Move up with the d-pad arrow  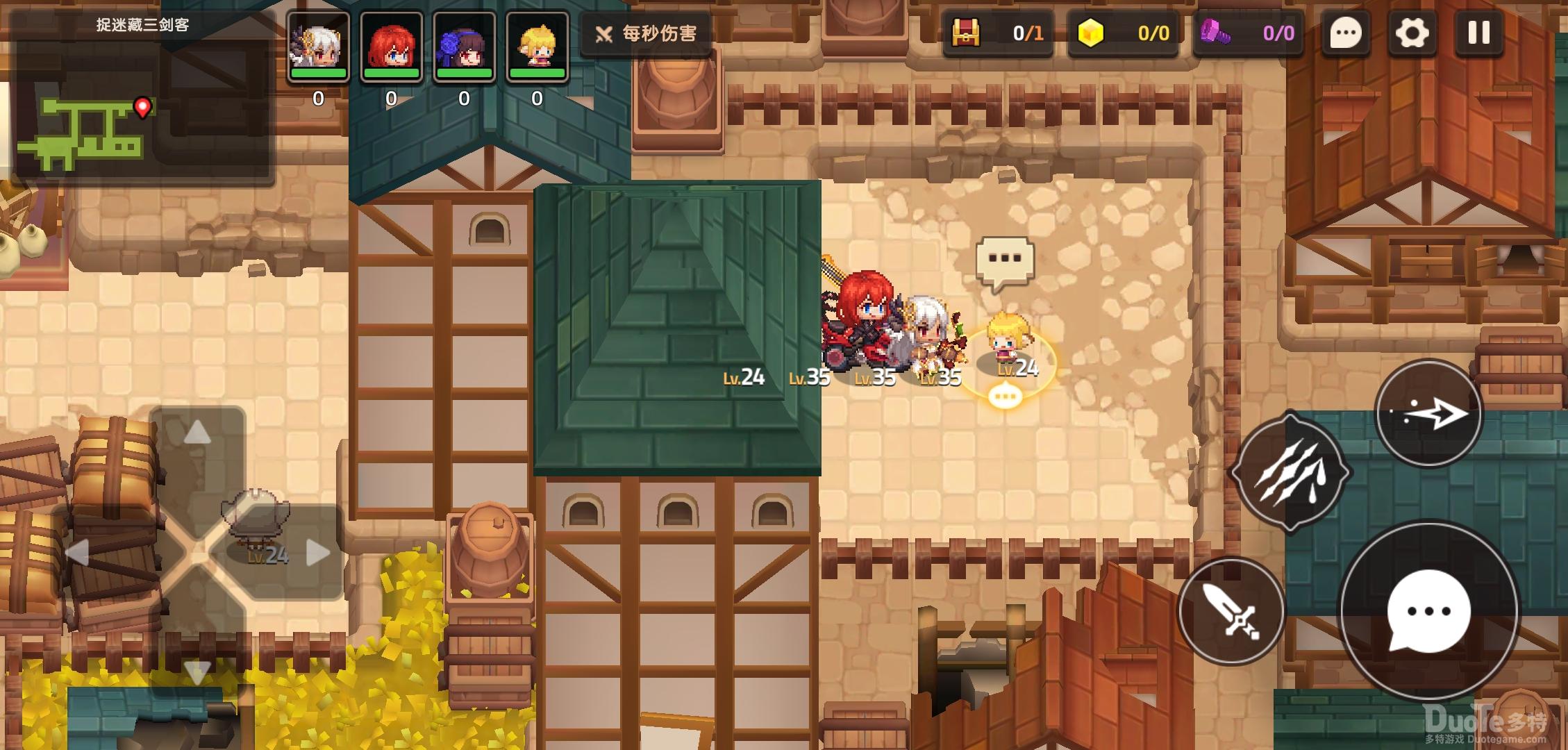pyautogui.click(x=197, y=433)
